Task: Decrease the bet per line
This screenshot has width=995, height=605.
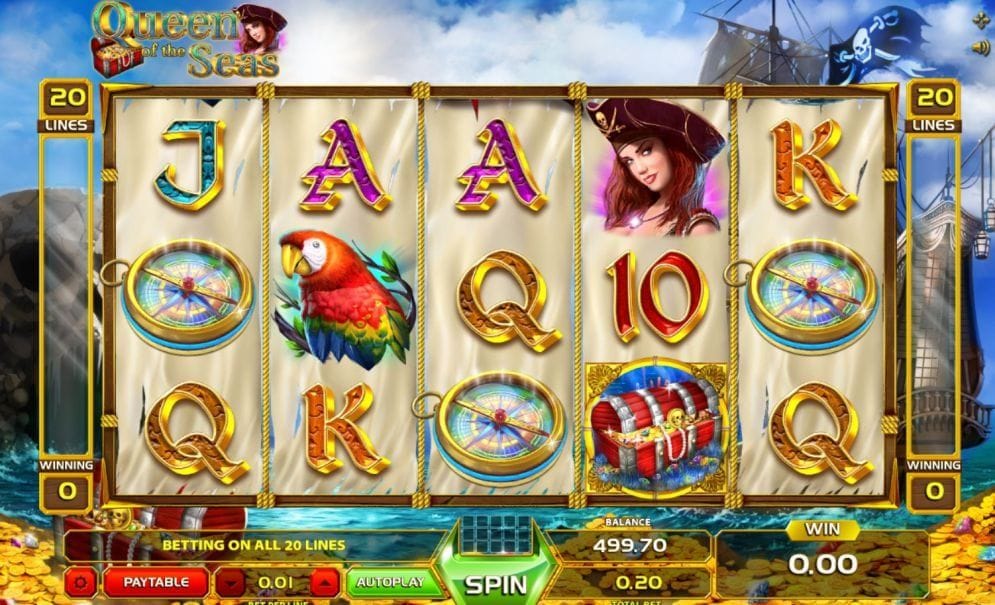Action: coord(231,581)
